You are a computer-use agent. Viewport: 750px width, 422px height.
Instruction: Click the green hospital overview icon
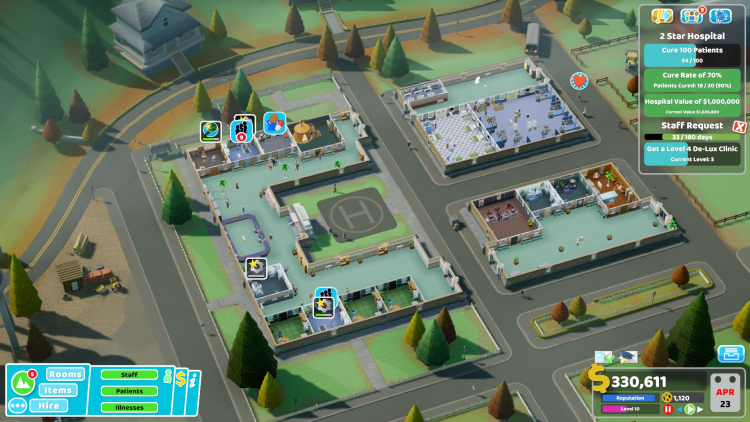click(x=22, y=381)
